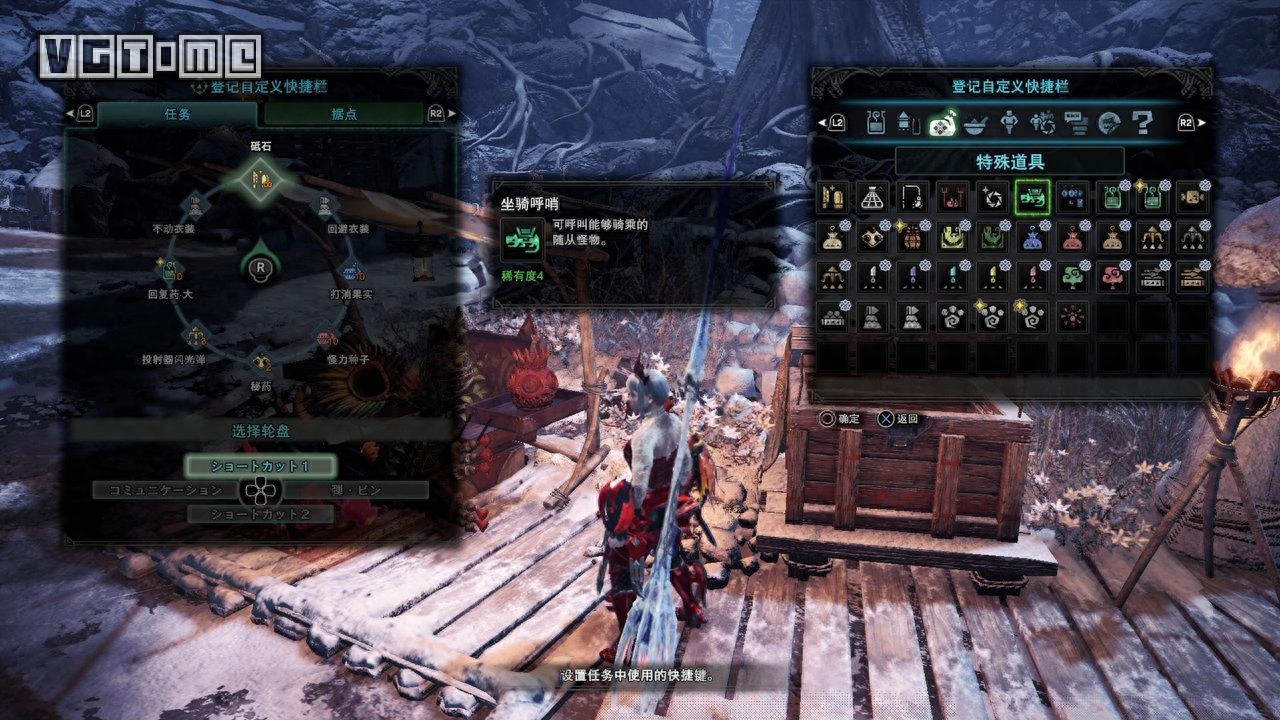1280x720 pixels.
Task: Open the question mark category
Action: click(1141, 123)
